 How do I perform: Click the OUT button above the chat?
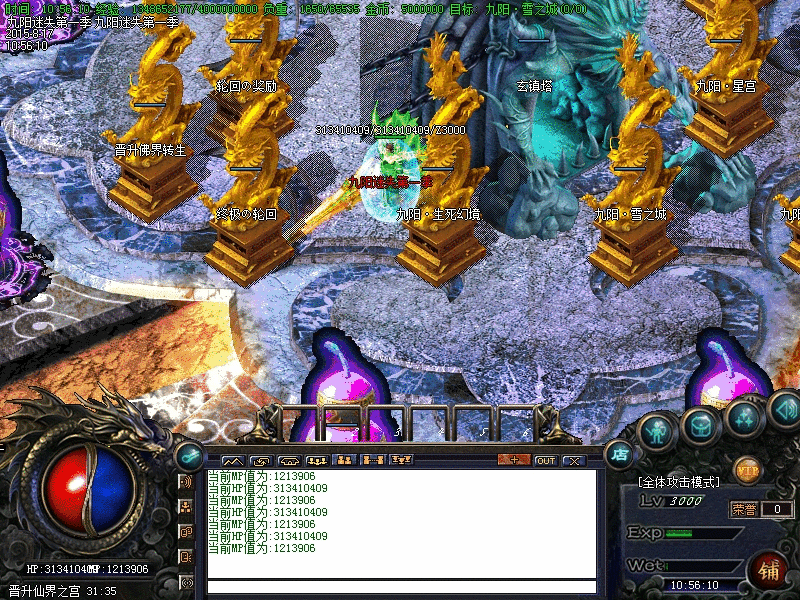545,460
